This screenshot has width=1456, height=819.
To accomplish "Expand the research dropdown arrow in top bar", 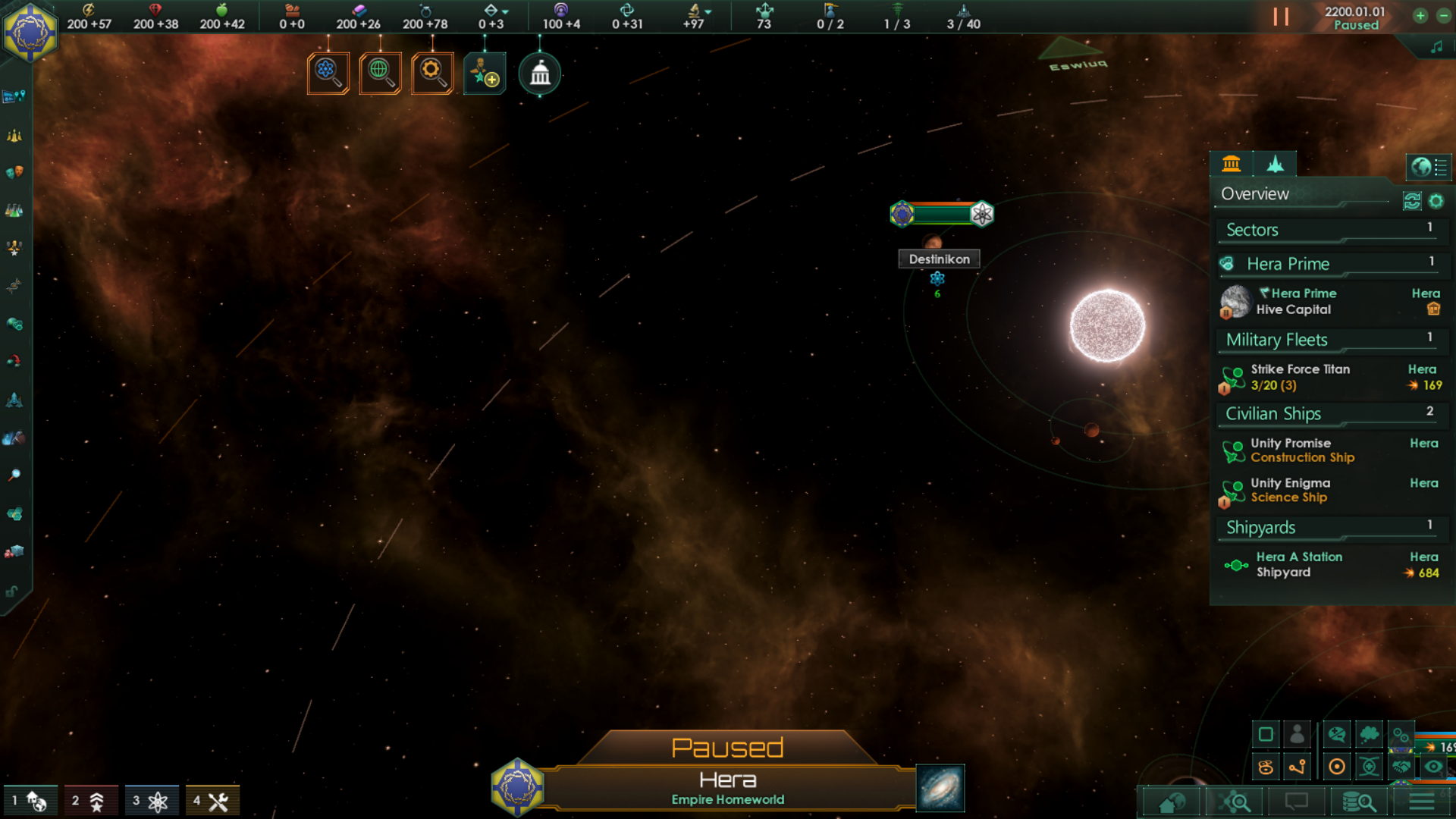I will coord(707,10).
